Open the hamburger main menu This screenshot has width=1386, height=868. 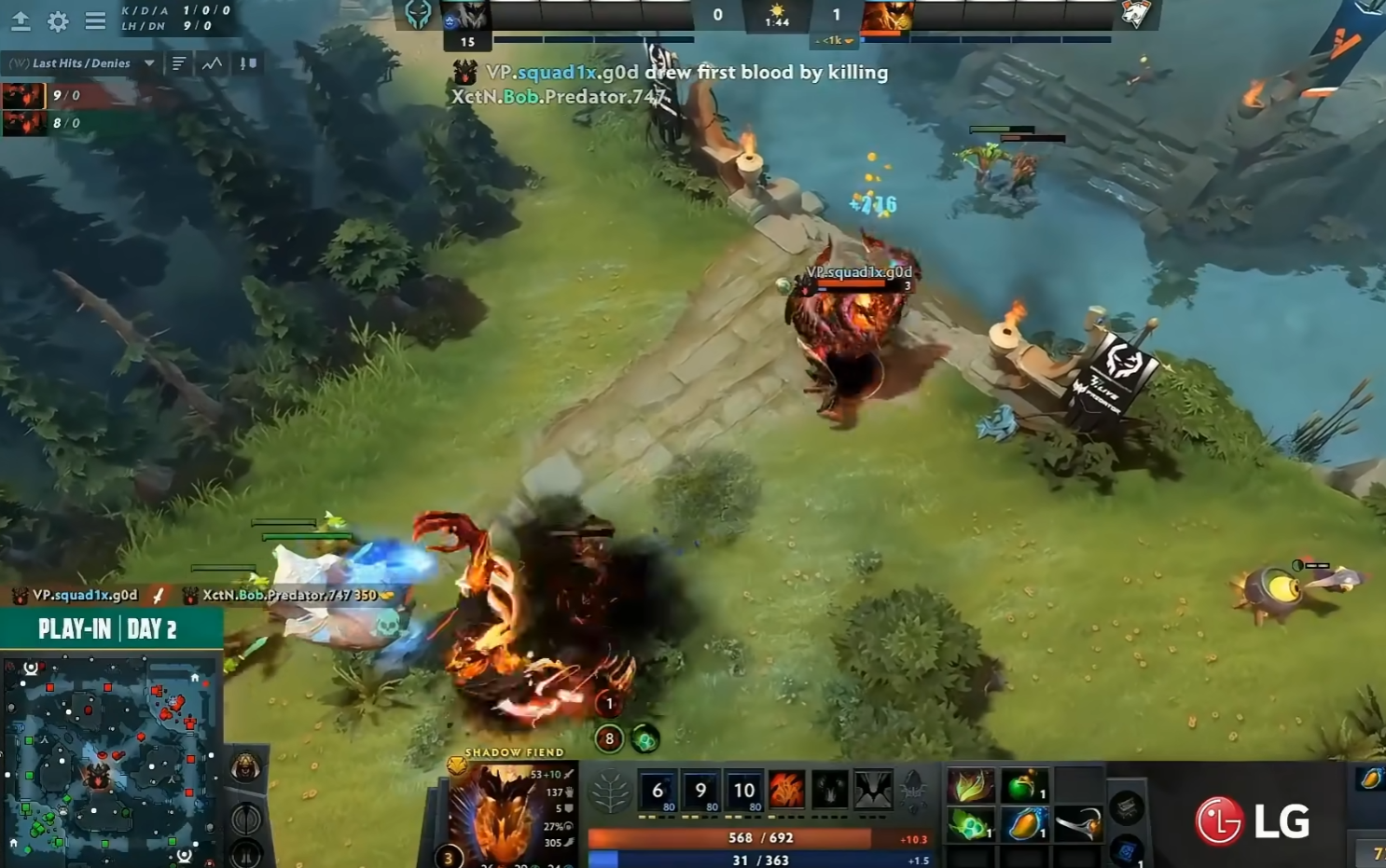click(95, 21)
